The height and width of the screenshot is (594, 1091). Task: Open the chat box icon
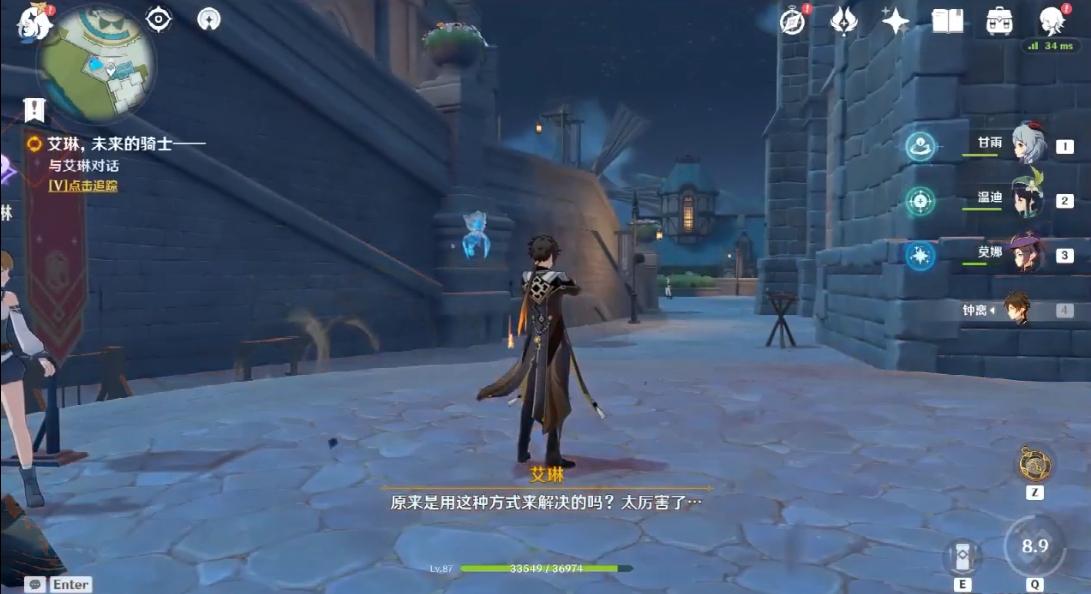36,584
